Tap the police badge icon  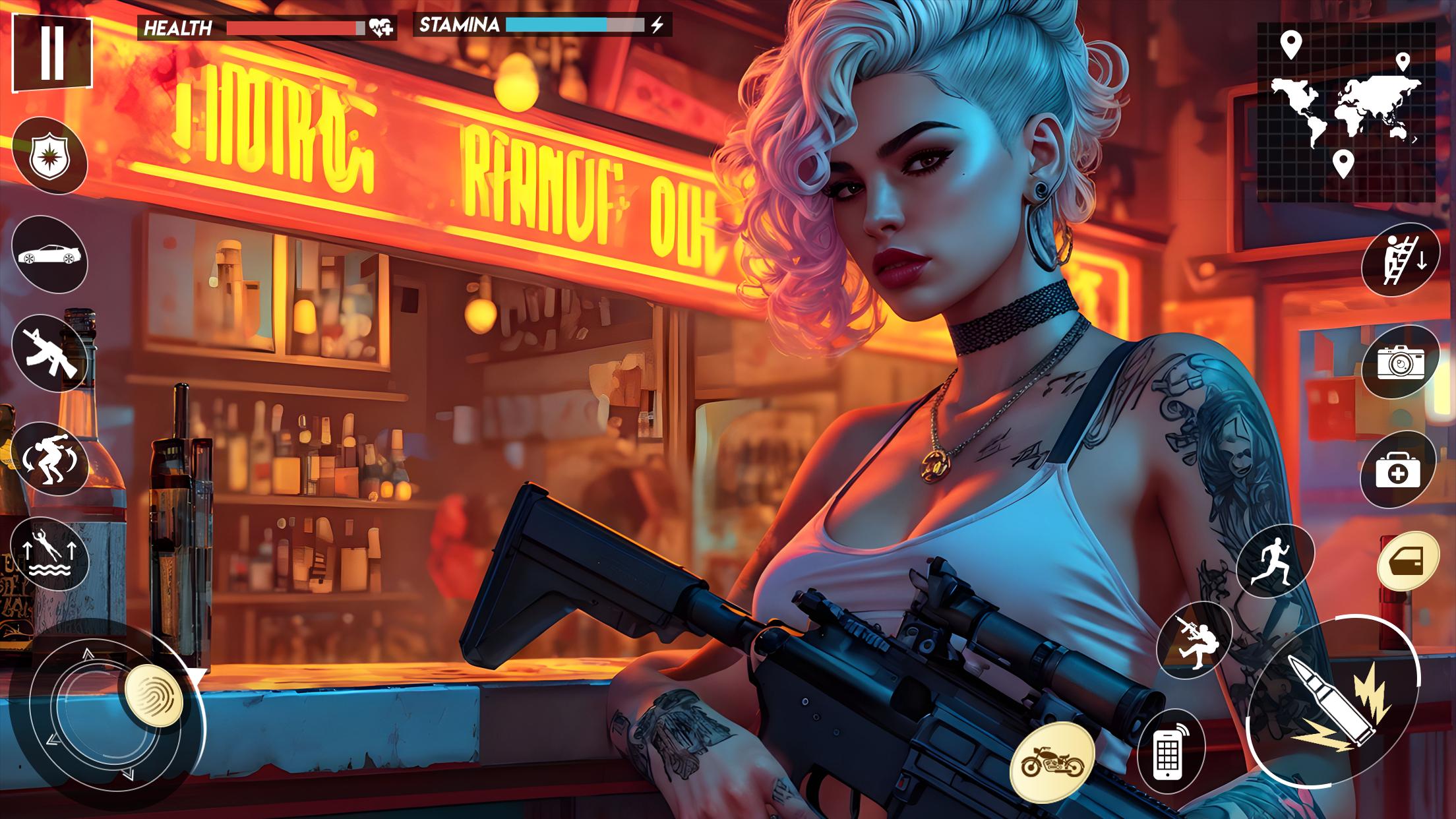(49, 156)
